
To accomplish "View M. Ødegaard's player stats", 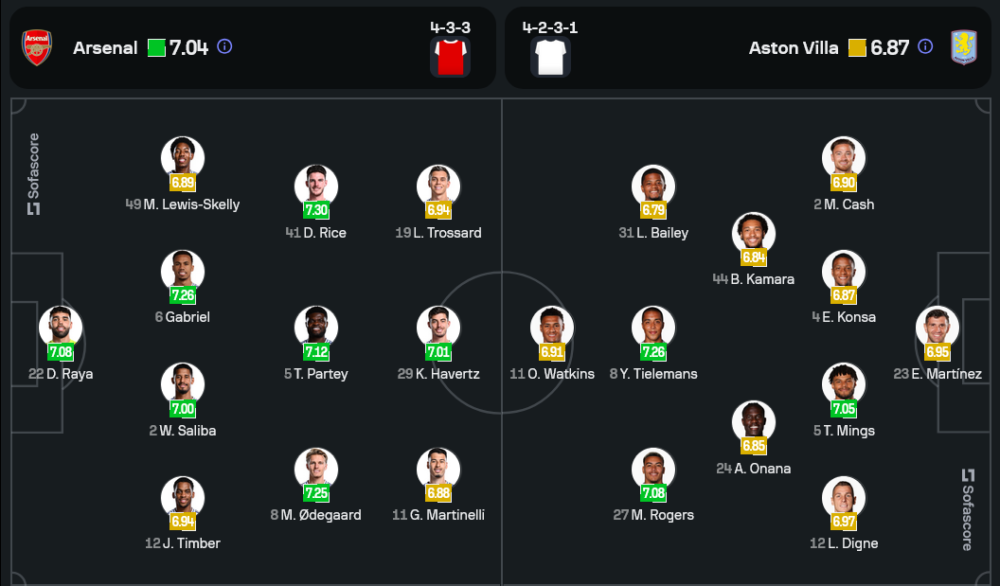I will click(316, 469).
